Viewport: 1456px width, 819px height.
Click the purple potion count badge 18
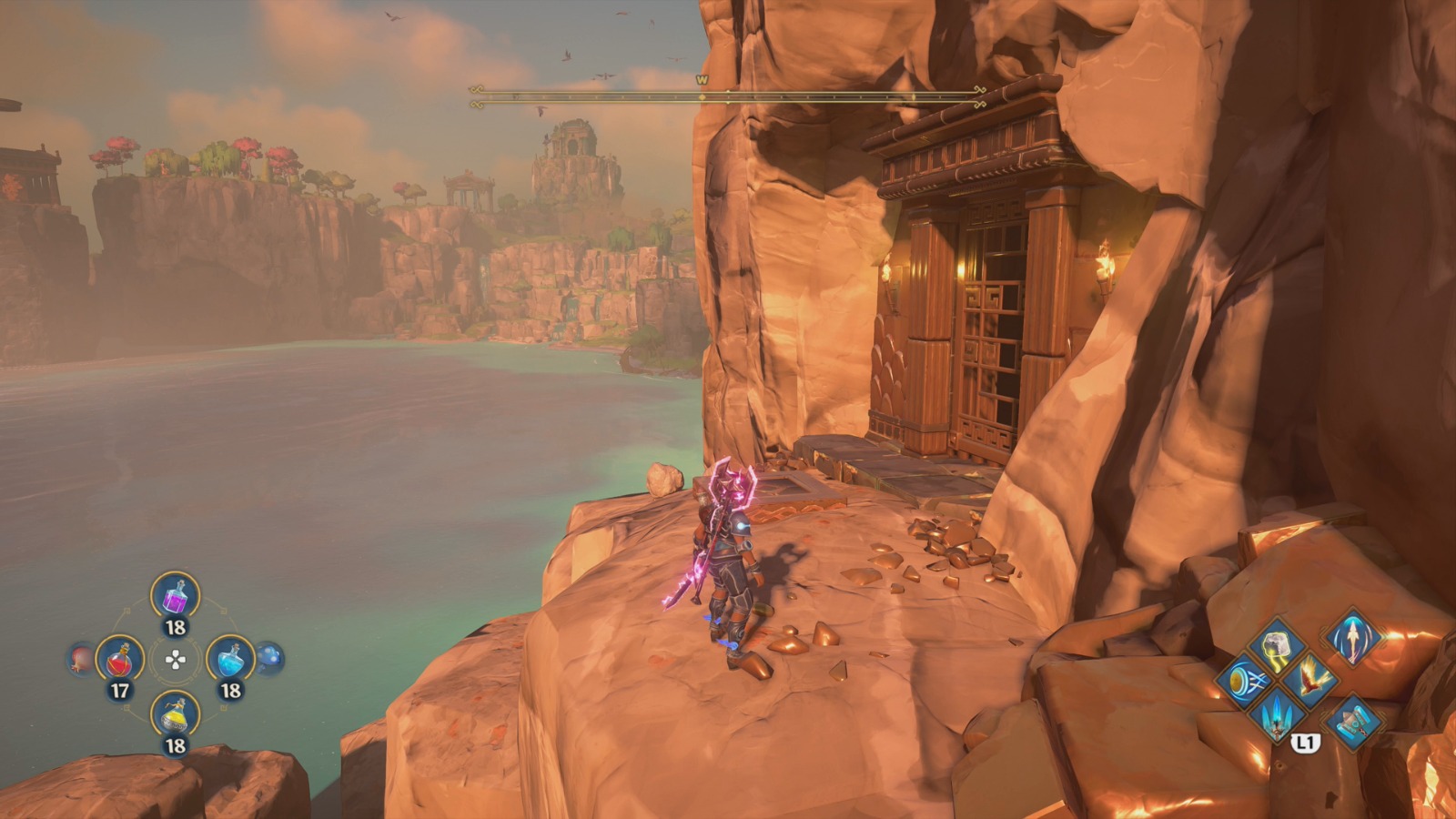175,626
